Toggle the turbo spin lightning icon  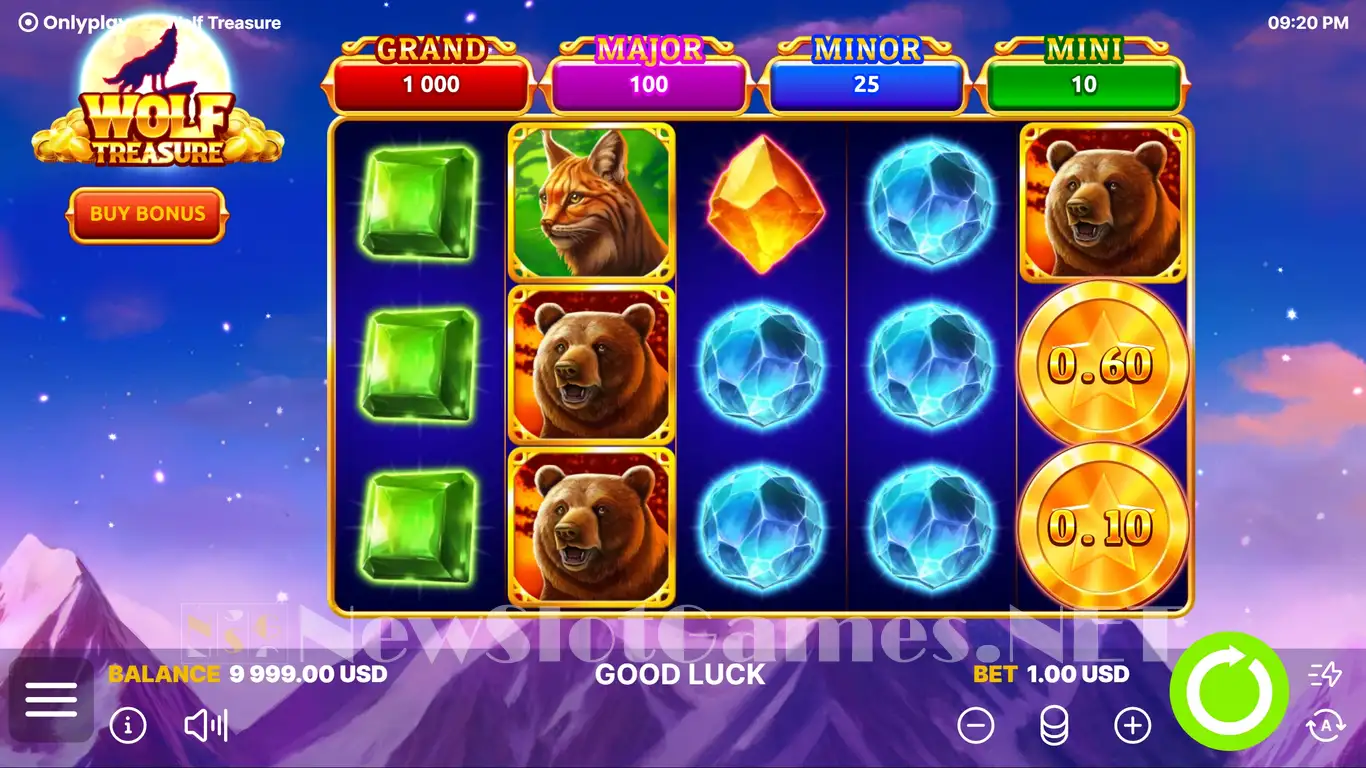[1325, 675]
